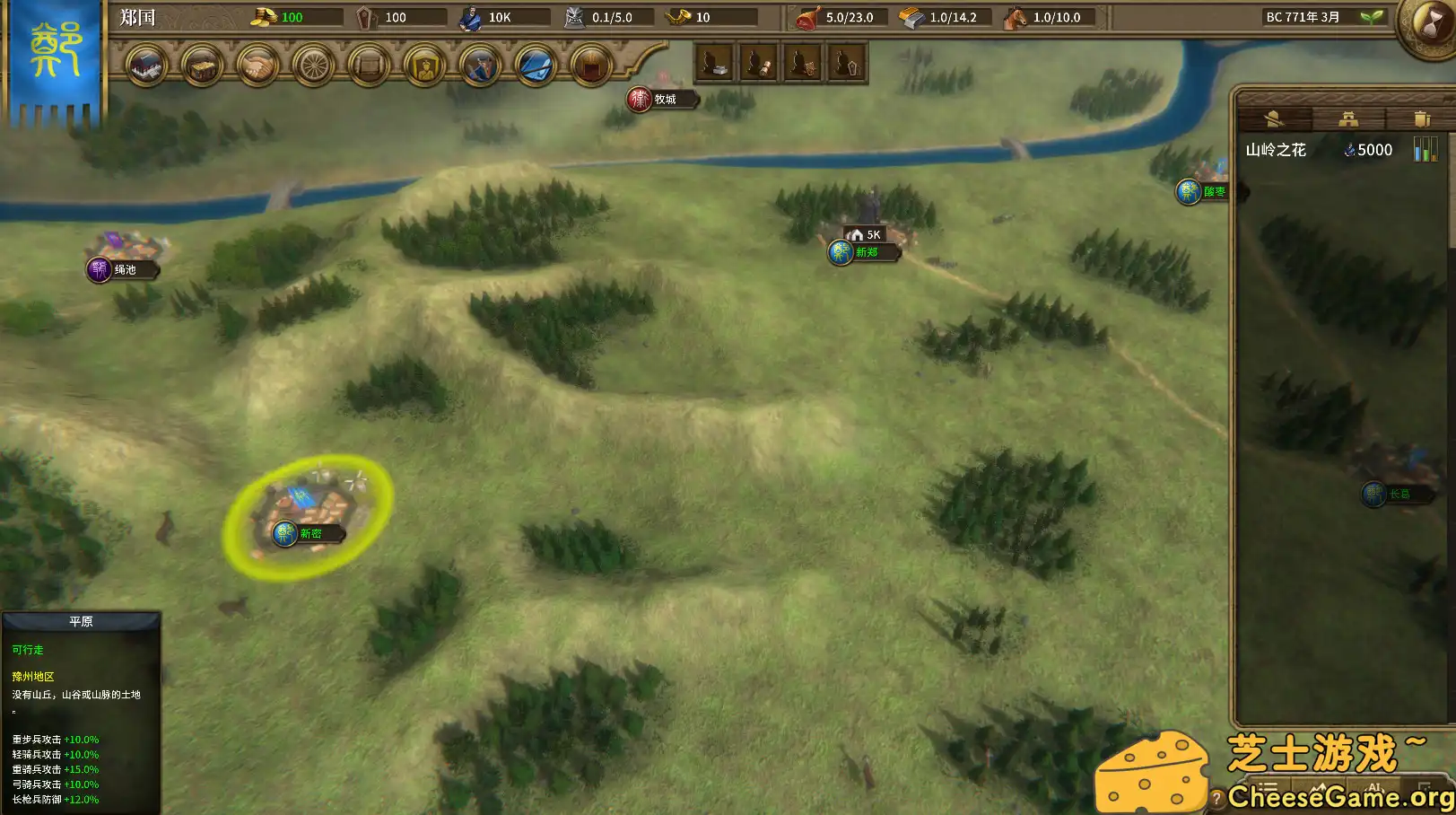This screenshot has height=815, width=1456.
Task: Select the 新郑 city label
Action: tap(865, 252)
